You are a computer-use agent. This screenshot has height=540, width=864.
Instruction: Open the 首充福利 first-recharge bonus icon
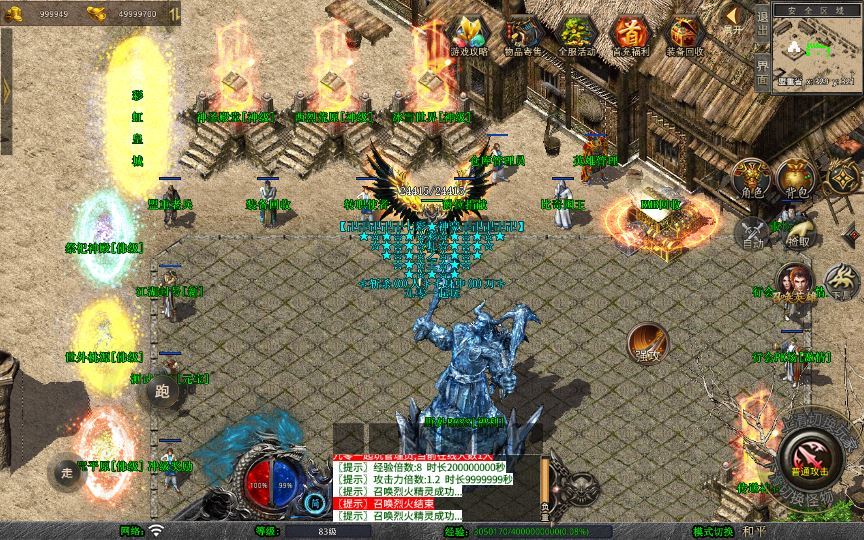pos(629,34)
